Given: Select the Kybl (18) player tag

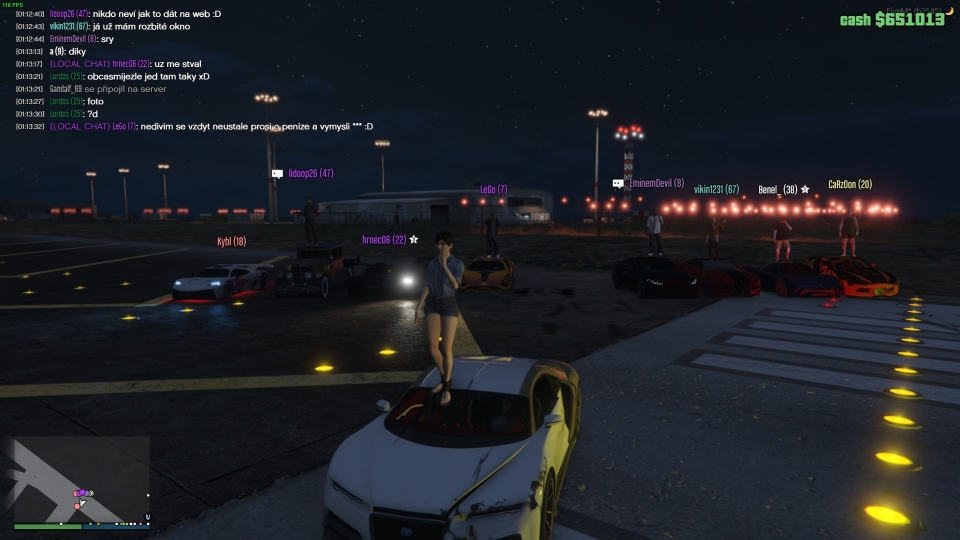Looking at the screenshot, I should tap(231, 241).
